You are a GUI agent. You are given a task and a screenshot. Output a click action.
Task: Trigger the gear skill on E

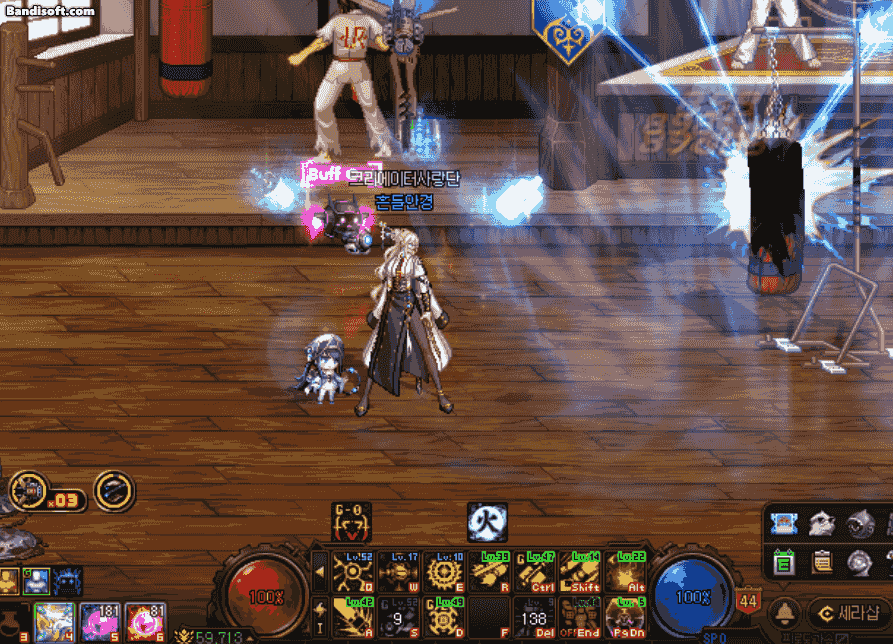coord(444,572)
